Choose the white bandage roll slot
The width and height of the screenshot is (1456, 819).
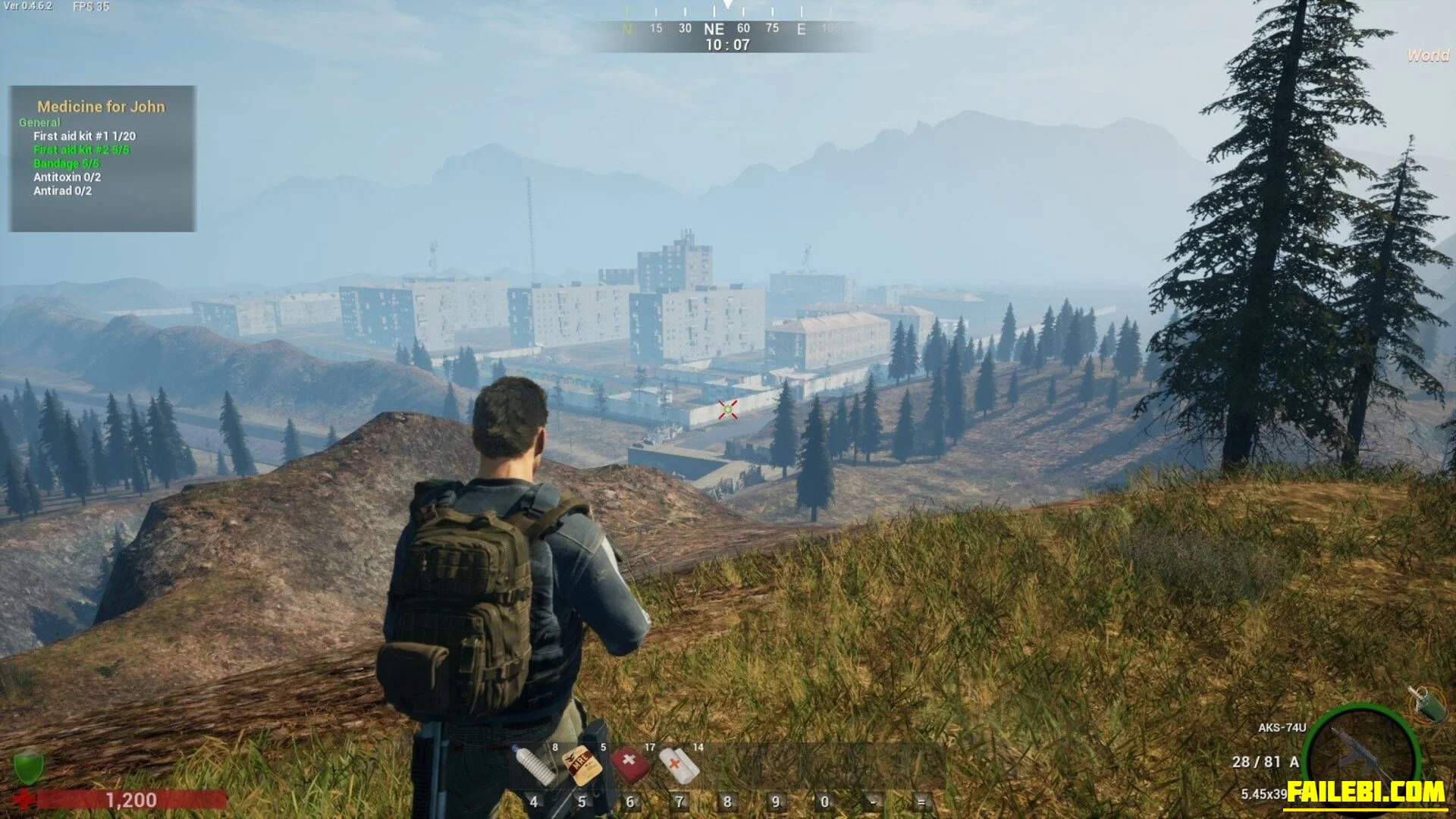coord(678,764)
